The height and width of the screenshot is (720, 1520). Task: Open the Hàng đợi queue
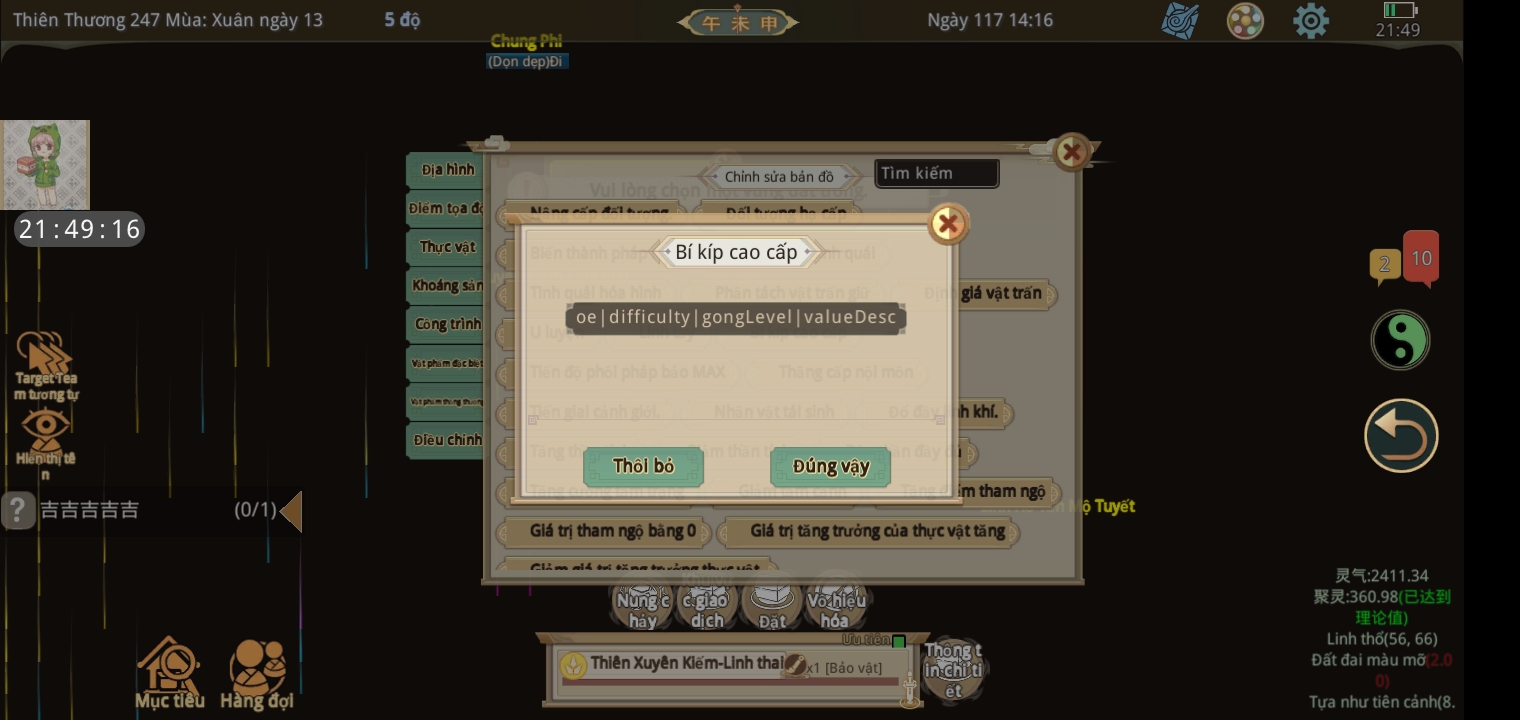click(257, 672)
